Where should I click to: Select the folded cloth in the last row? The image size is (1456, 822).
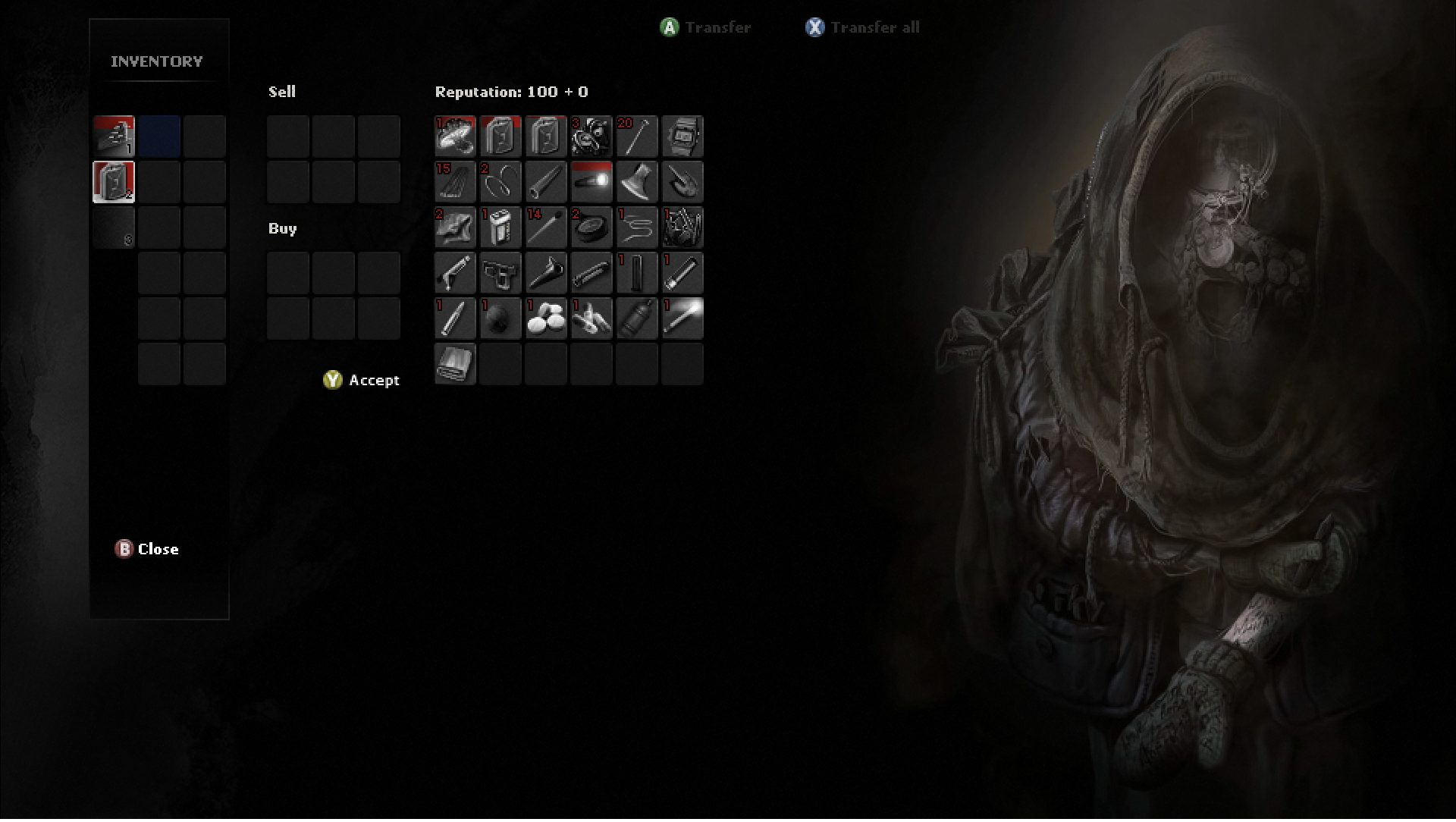click(455, 364)
